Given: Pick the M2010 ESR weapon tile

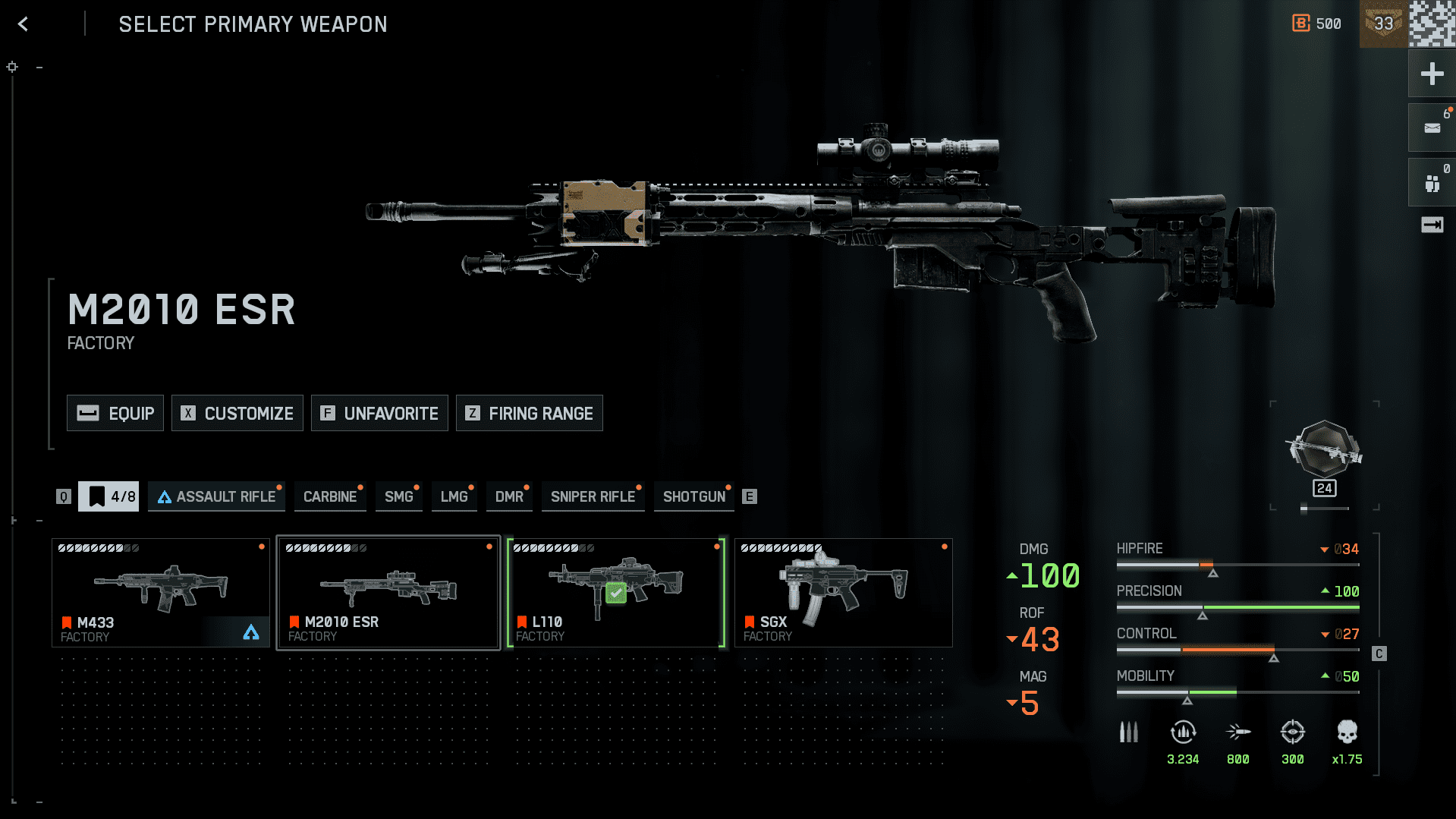Looking at the screenshot, I should tap(388, 593).
